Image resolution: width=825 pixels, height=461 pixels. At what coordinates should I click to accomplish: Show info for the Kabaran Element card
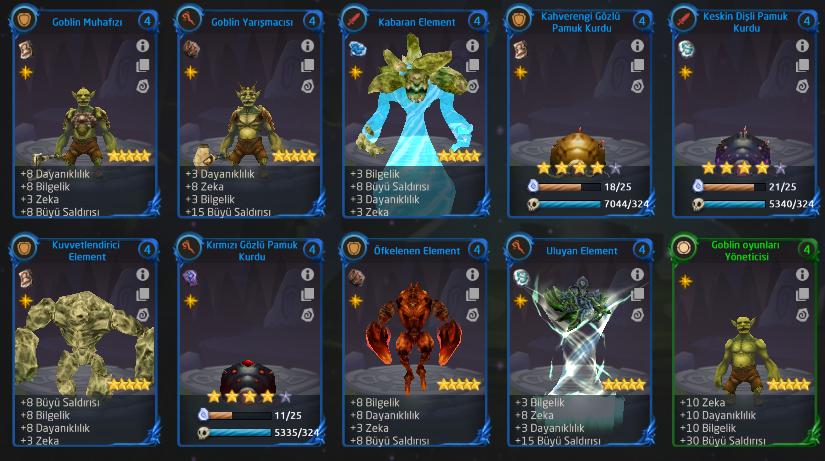(470, 46)
